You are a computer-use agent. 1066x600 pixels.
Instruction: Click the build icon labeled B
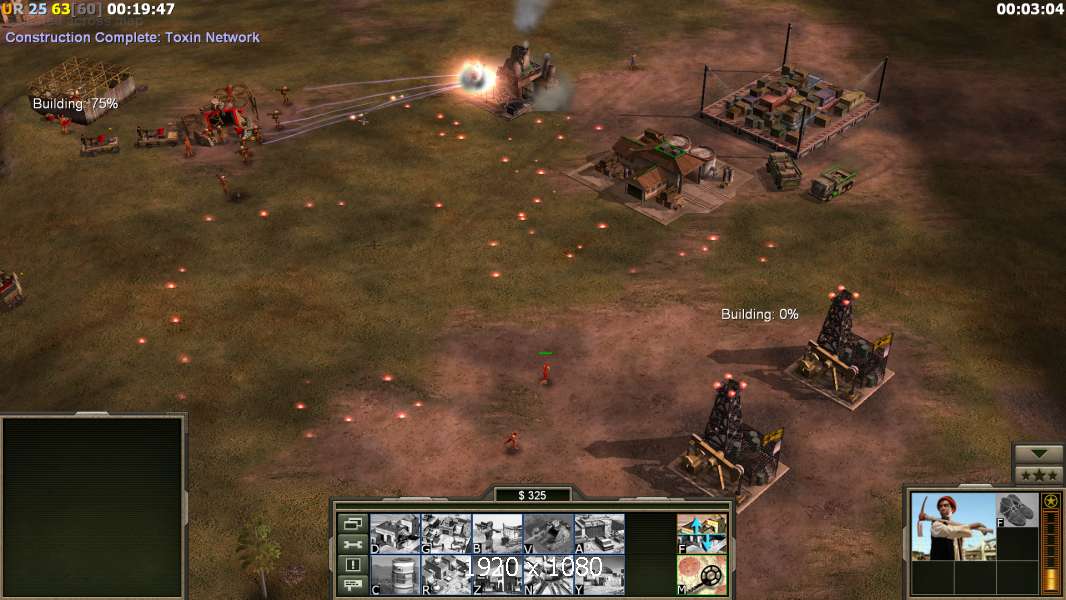point(497,534)
